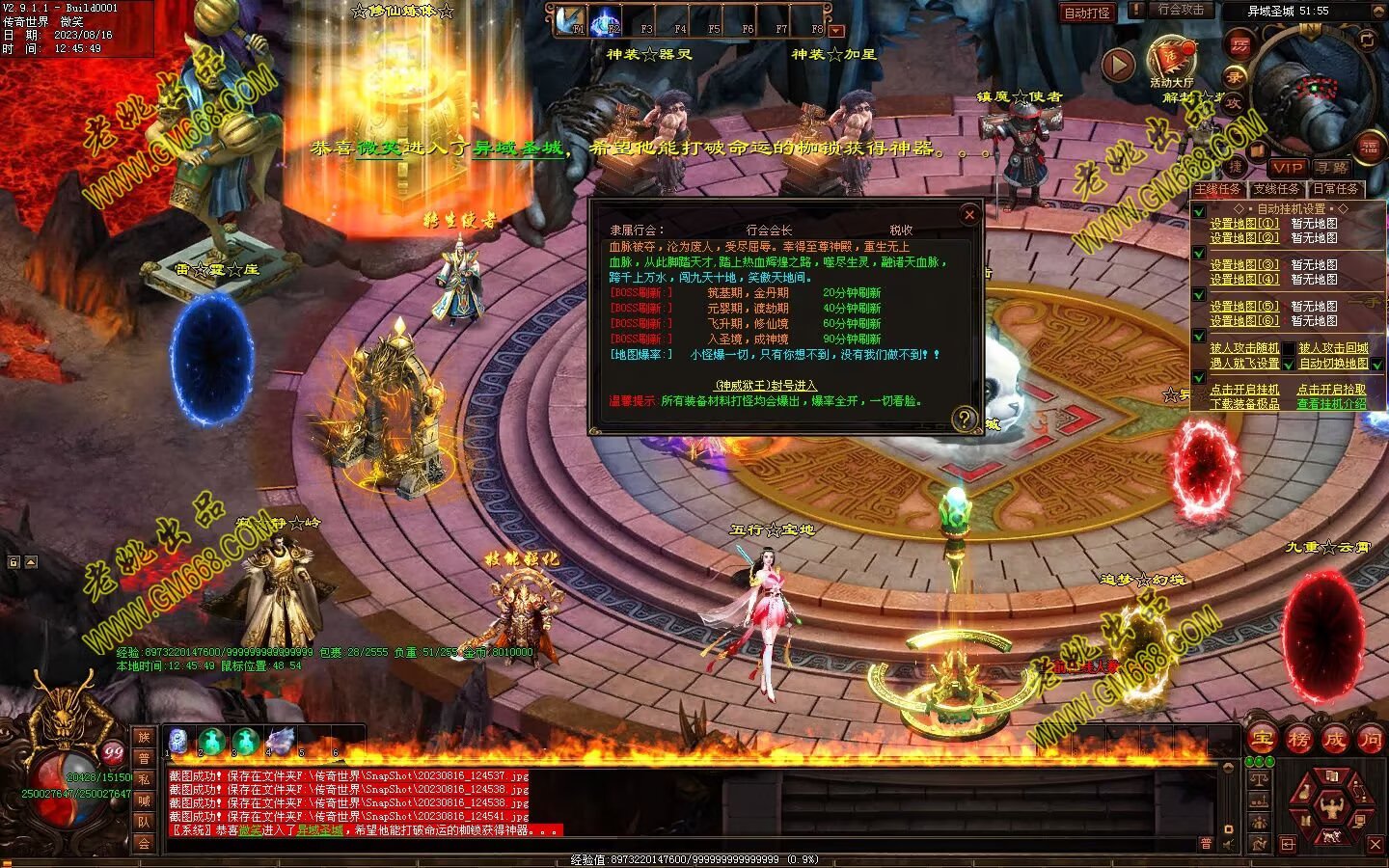This screenshot has height=868, width=1389.
Task: Close the guild info dialog
Action: 969,214
